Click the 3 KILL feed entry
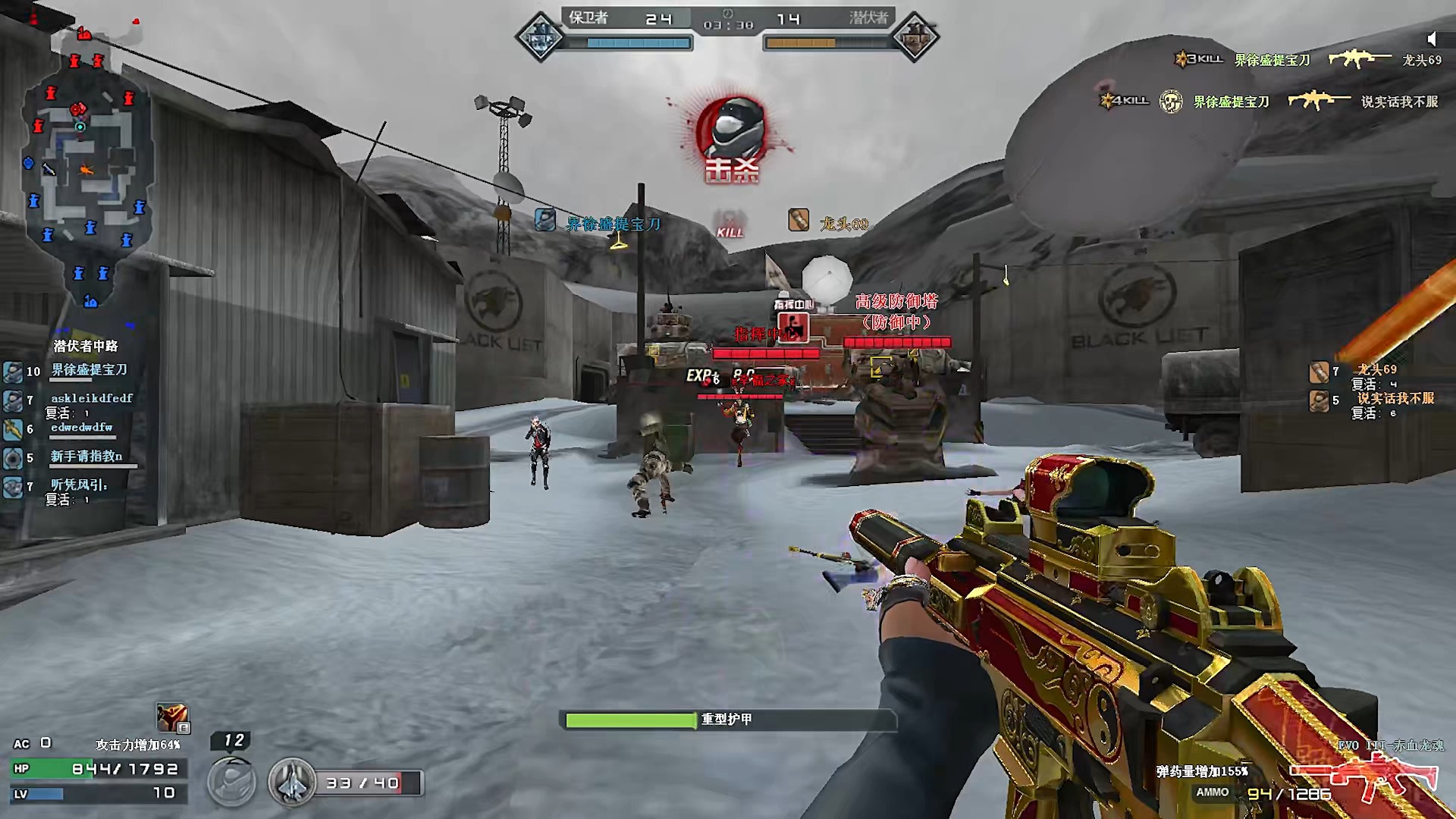 (1307, 59)
